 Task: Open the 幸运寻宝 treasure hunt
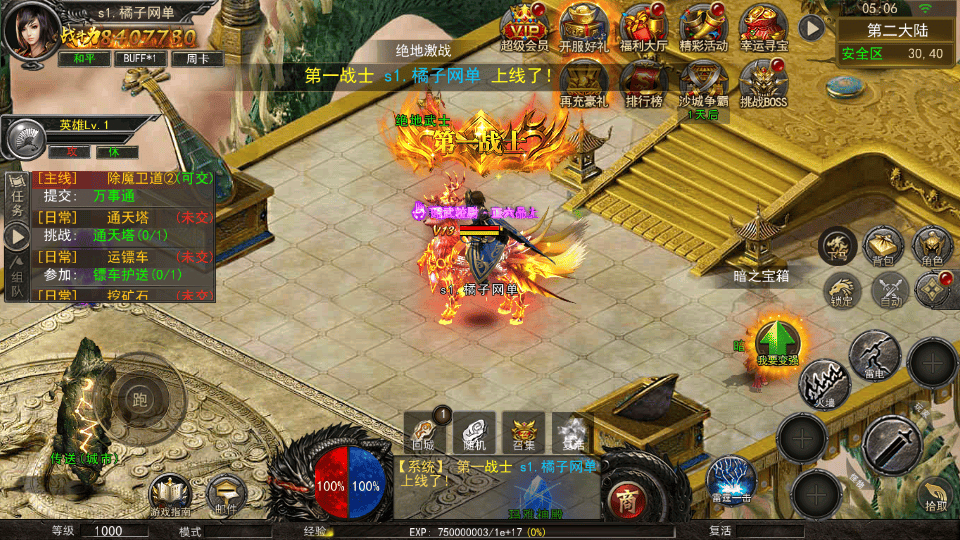(763, 26)
